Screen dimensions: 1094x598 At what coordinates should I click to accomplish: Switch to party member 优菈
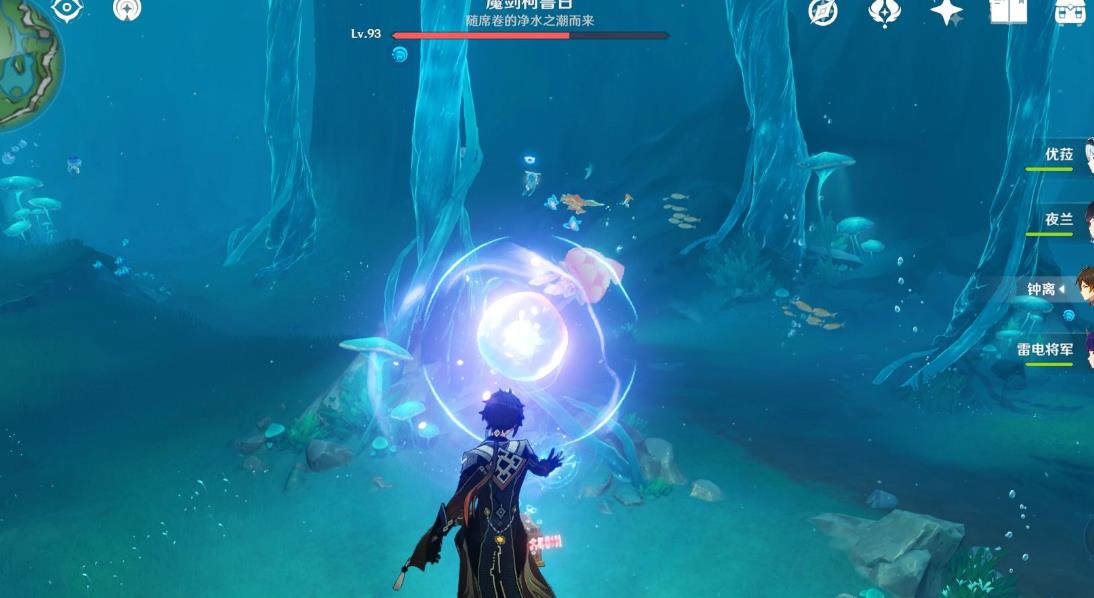(x=1060, y=156)
